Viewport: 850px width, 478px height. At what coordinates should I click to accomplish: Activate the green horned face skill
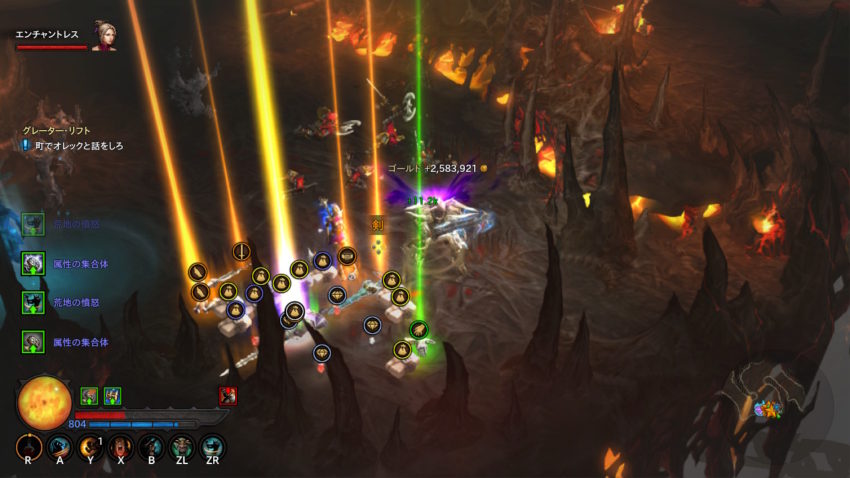182,448
